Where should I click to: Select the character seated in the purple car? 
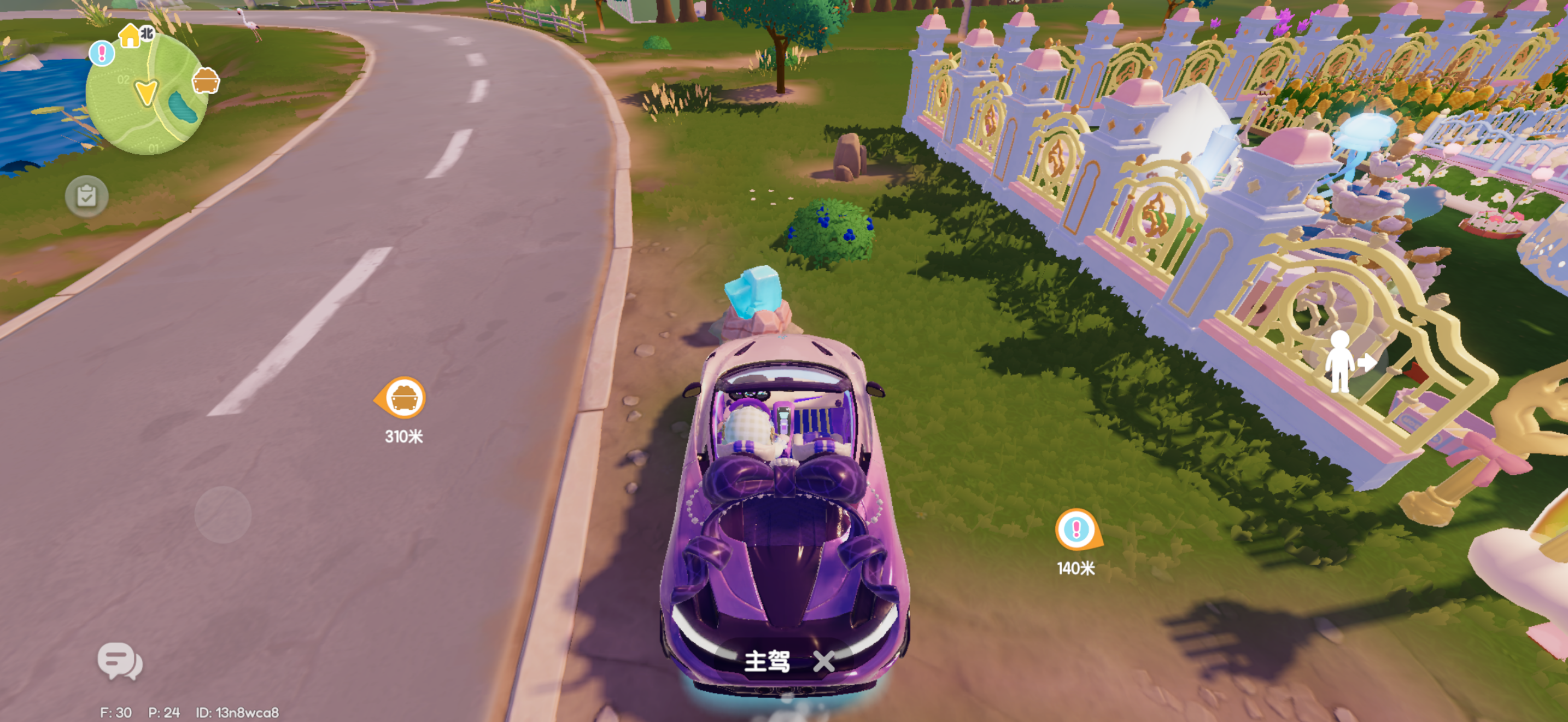click(x=747, y=423)
